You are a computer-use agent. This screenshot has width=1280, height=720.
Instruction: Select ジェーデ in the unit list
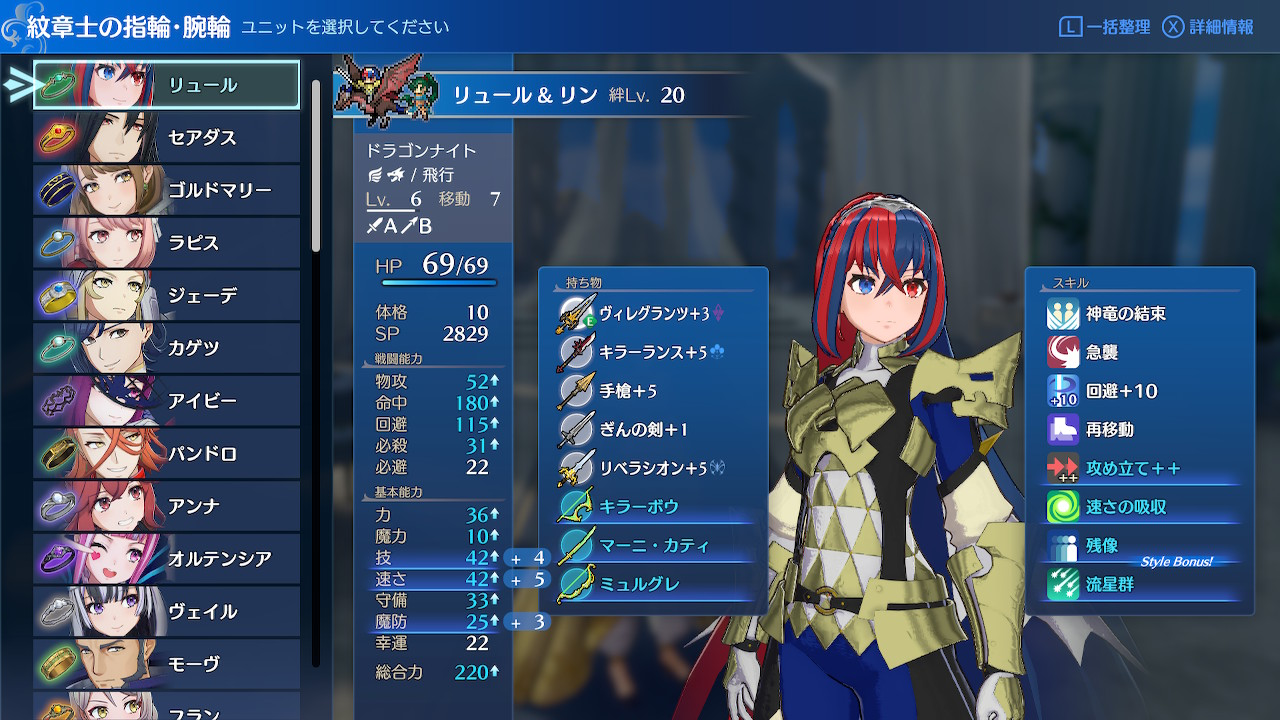[x=167, y=296]
